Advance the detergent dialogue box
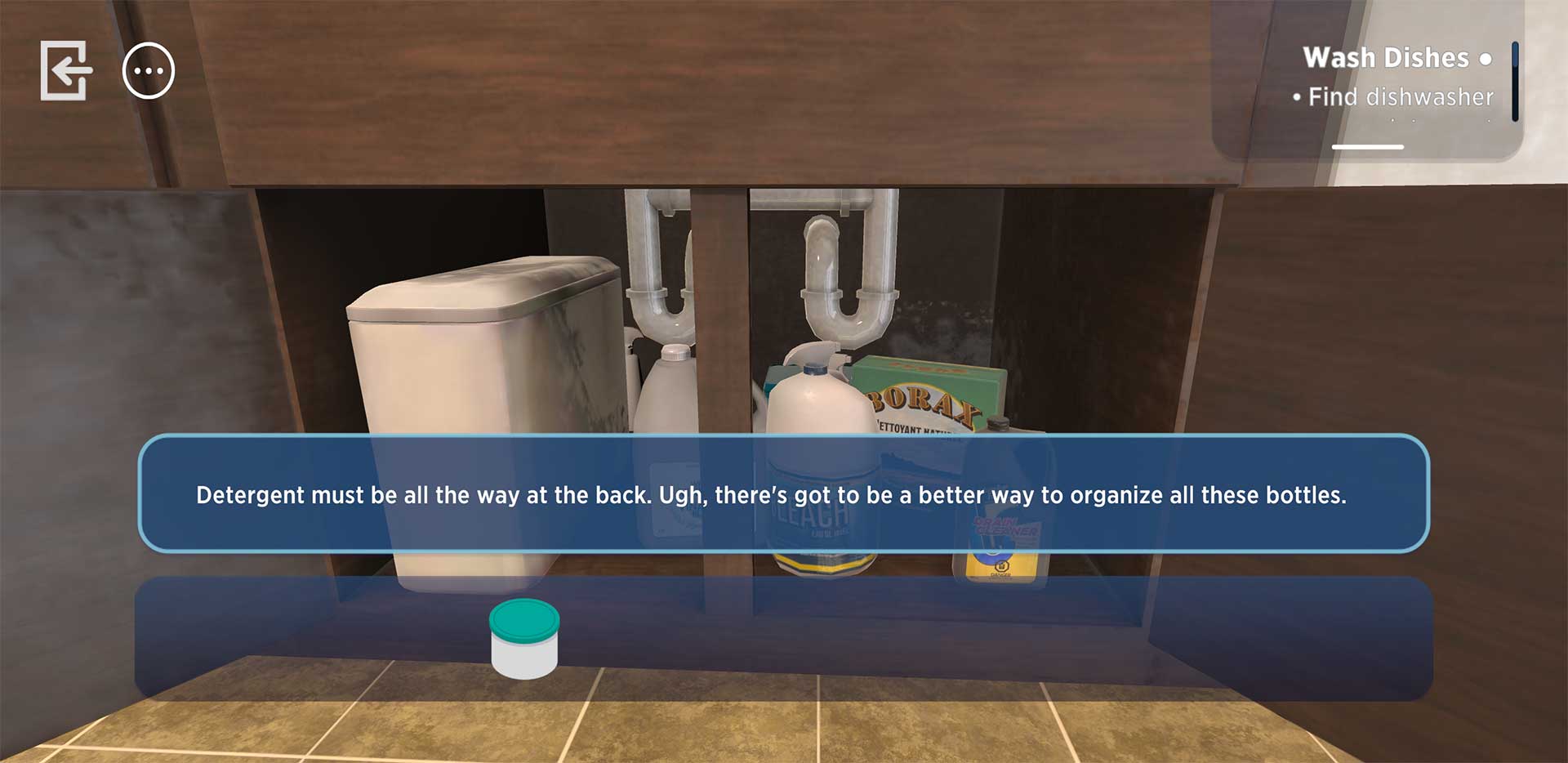Viewport: 1568px width, 763px height. (783, 494)
